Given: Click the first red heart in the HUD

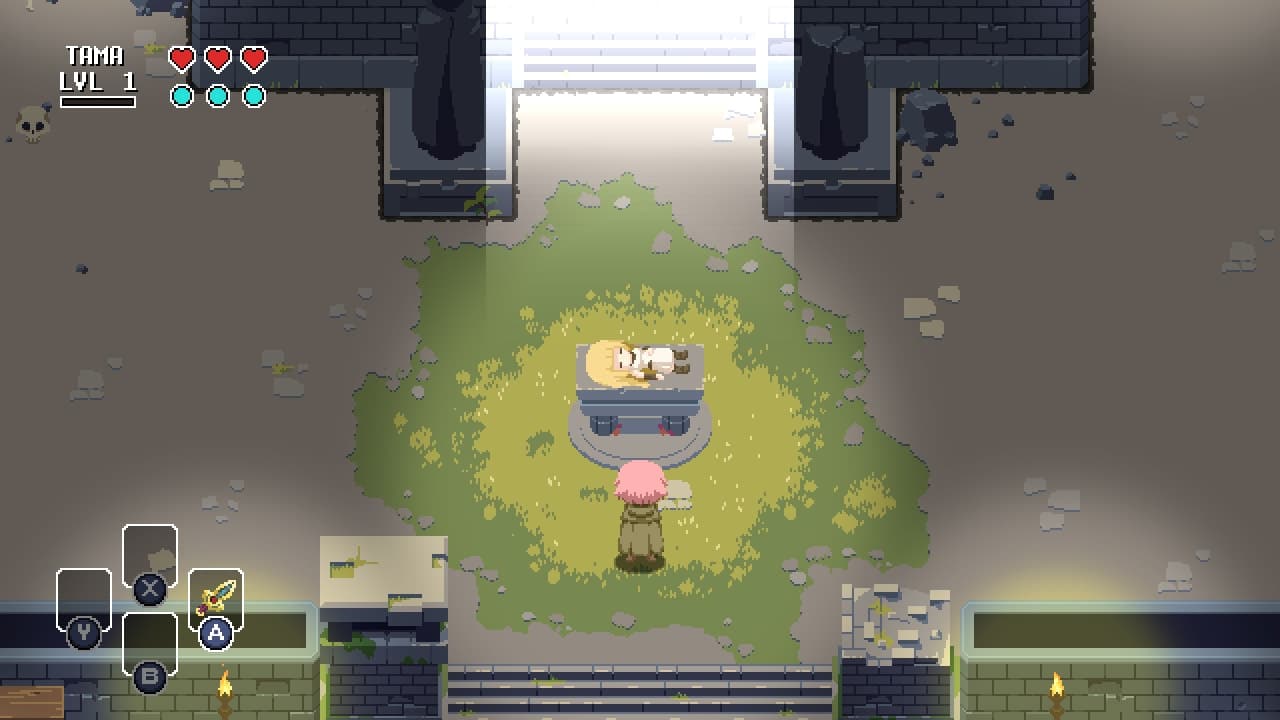Looking at the screenshot, I should (x=180, y=58).
